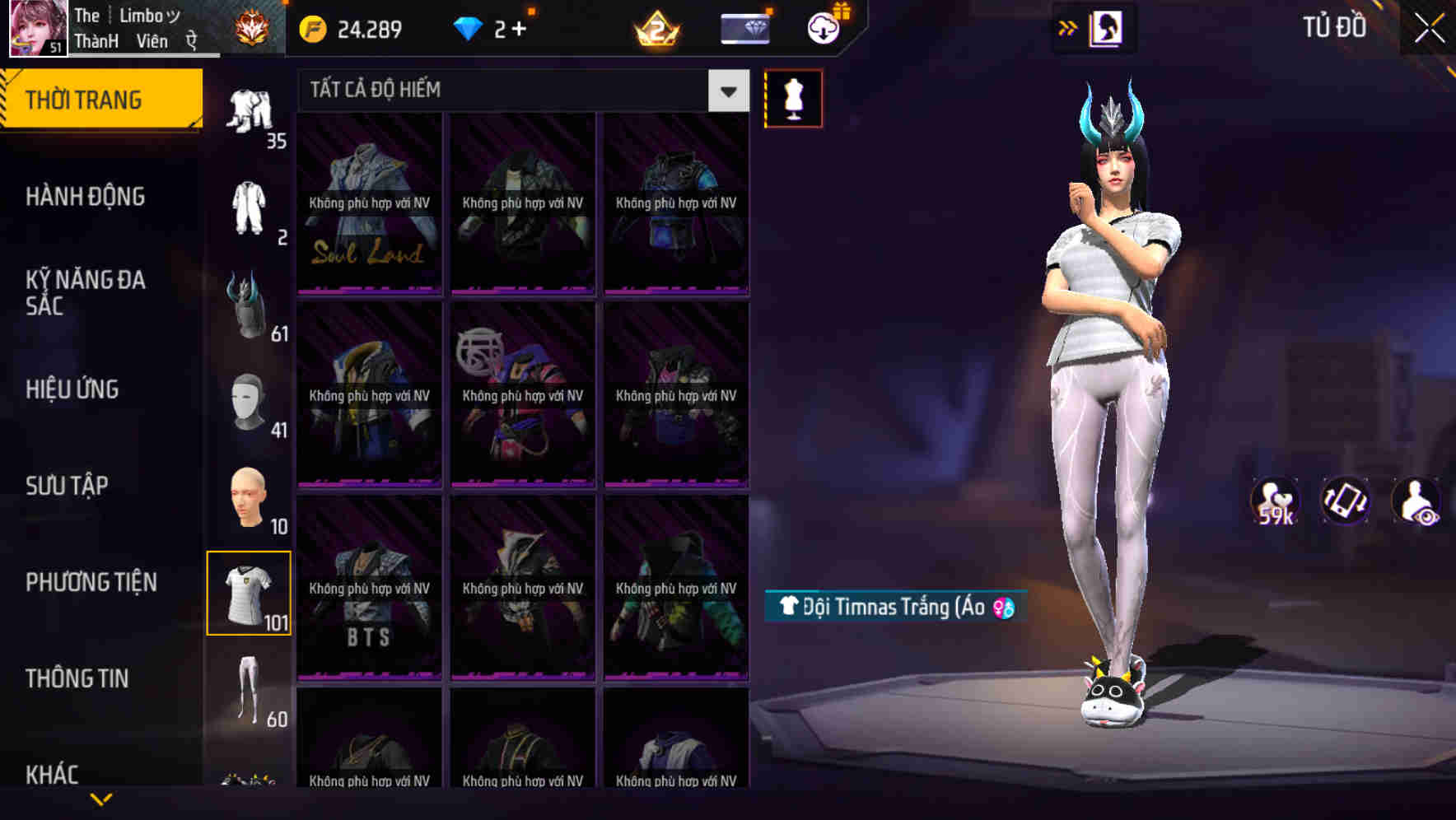Collapse the panel with double-arrow chevron
Viewport: 1456px width, 820px height.
click(x=1066, y=27)
